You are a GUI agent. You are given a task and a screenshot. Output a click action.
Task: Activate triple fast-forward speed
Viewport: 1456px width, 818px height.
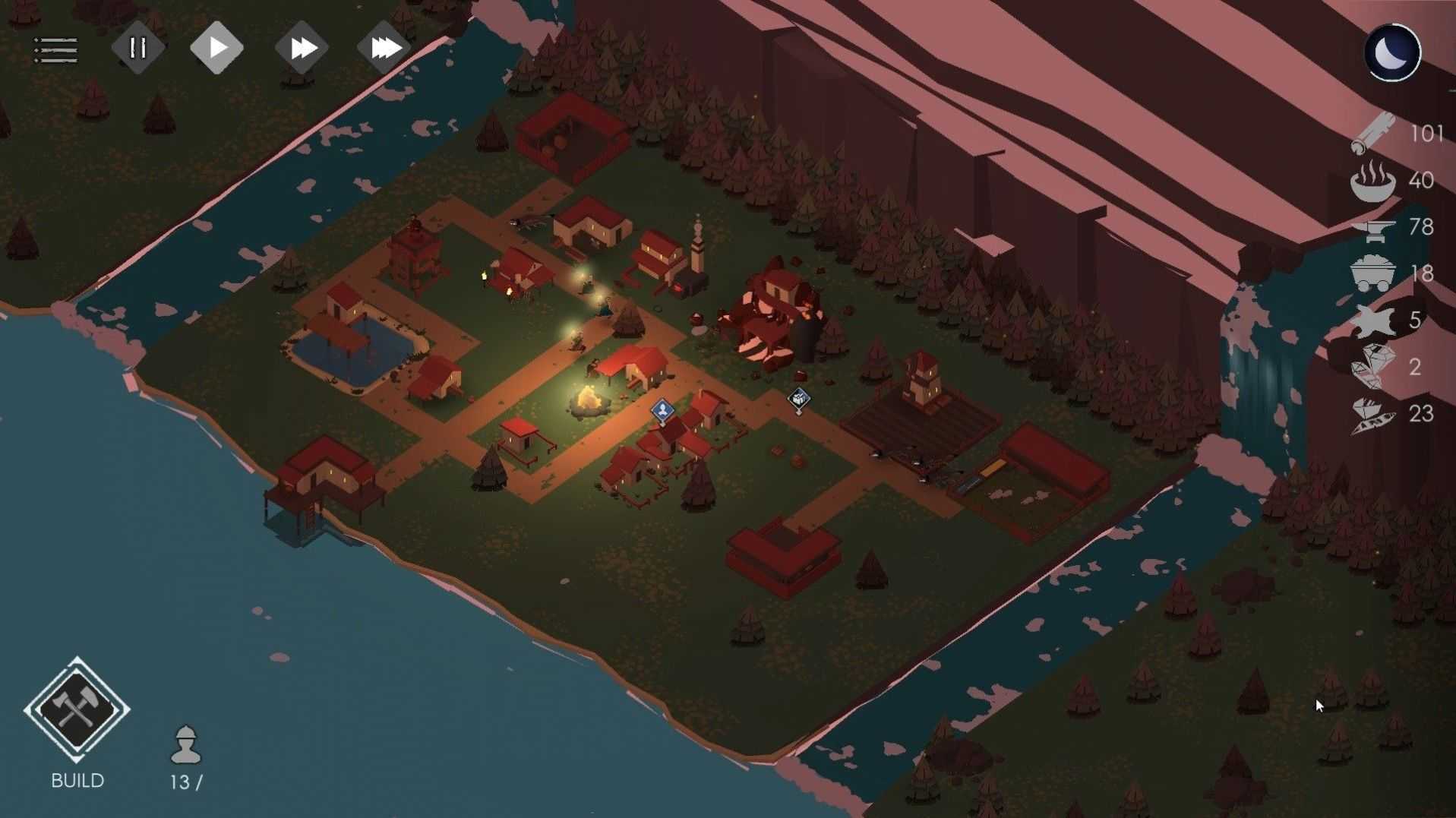[384, 49]
